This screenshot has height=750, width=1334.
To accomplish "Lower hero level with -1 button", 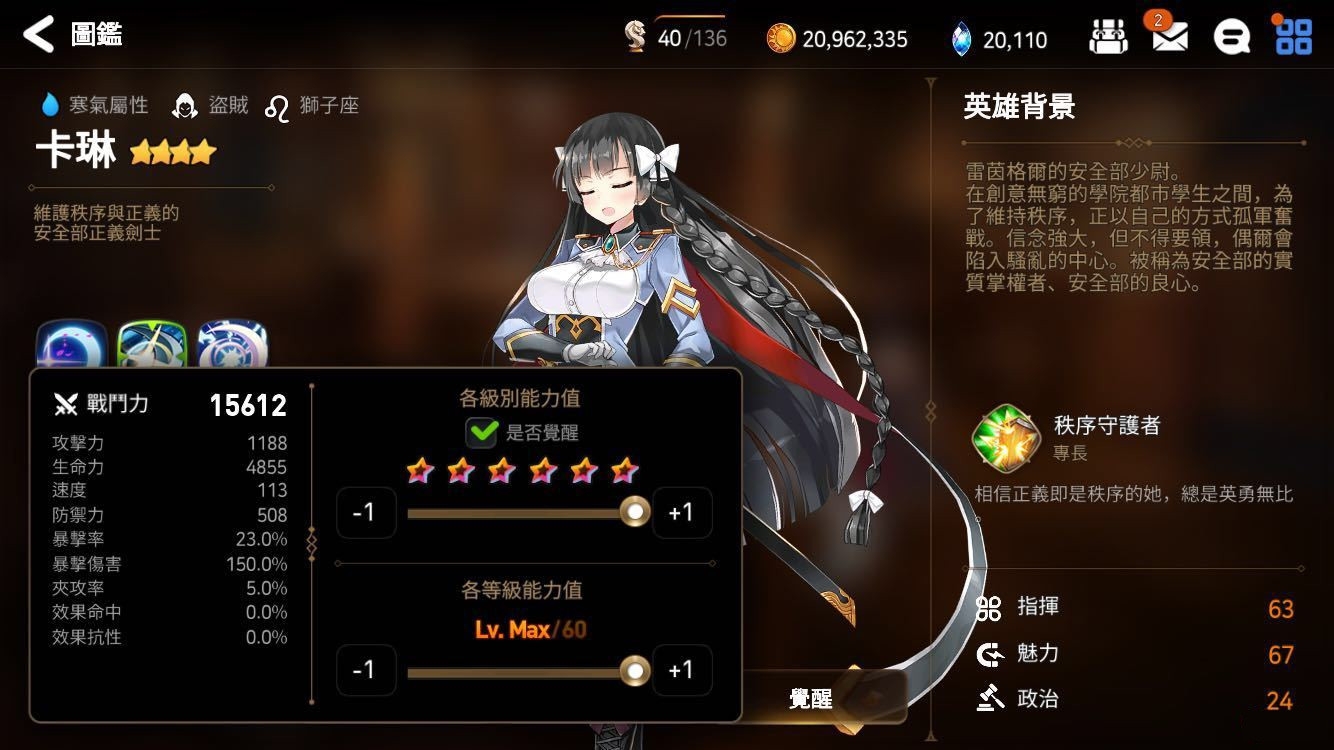I will [x=365, y=670].
